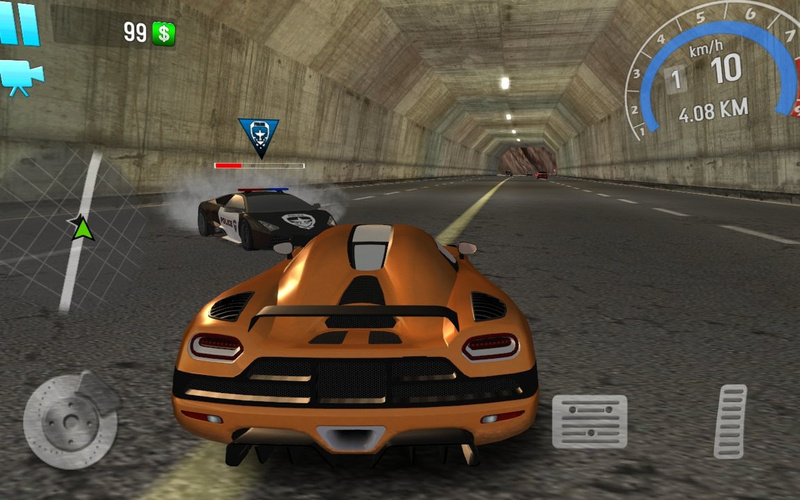Step on the tall gas pedal
The image size is (800, 500).
731,420
